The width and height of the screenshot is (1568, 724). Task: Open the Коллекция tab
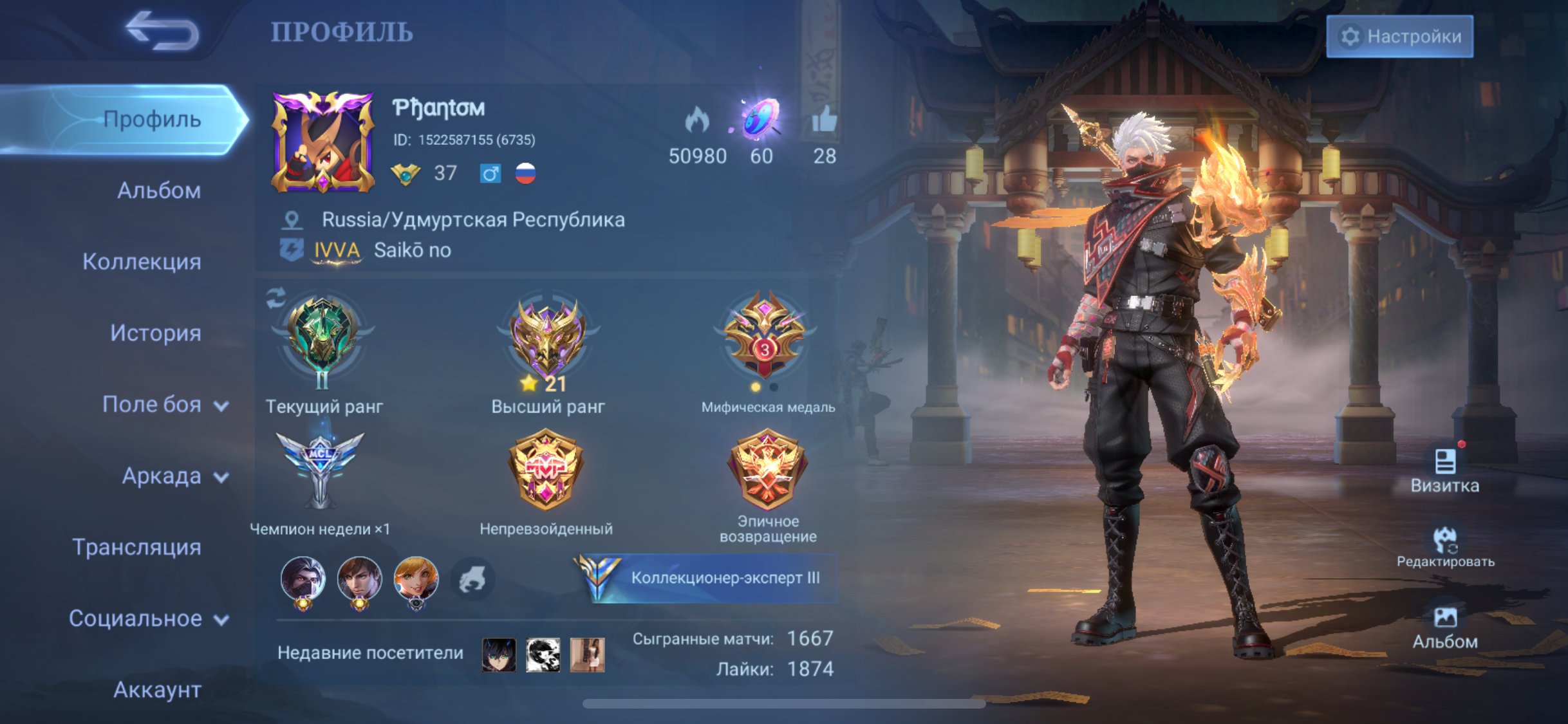tap(142, 262)
